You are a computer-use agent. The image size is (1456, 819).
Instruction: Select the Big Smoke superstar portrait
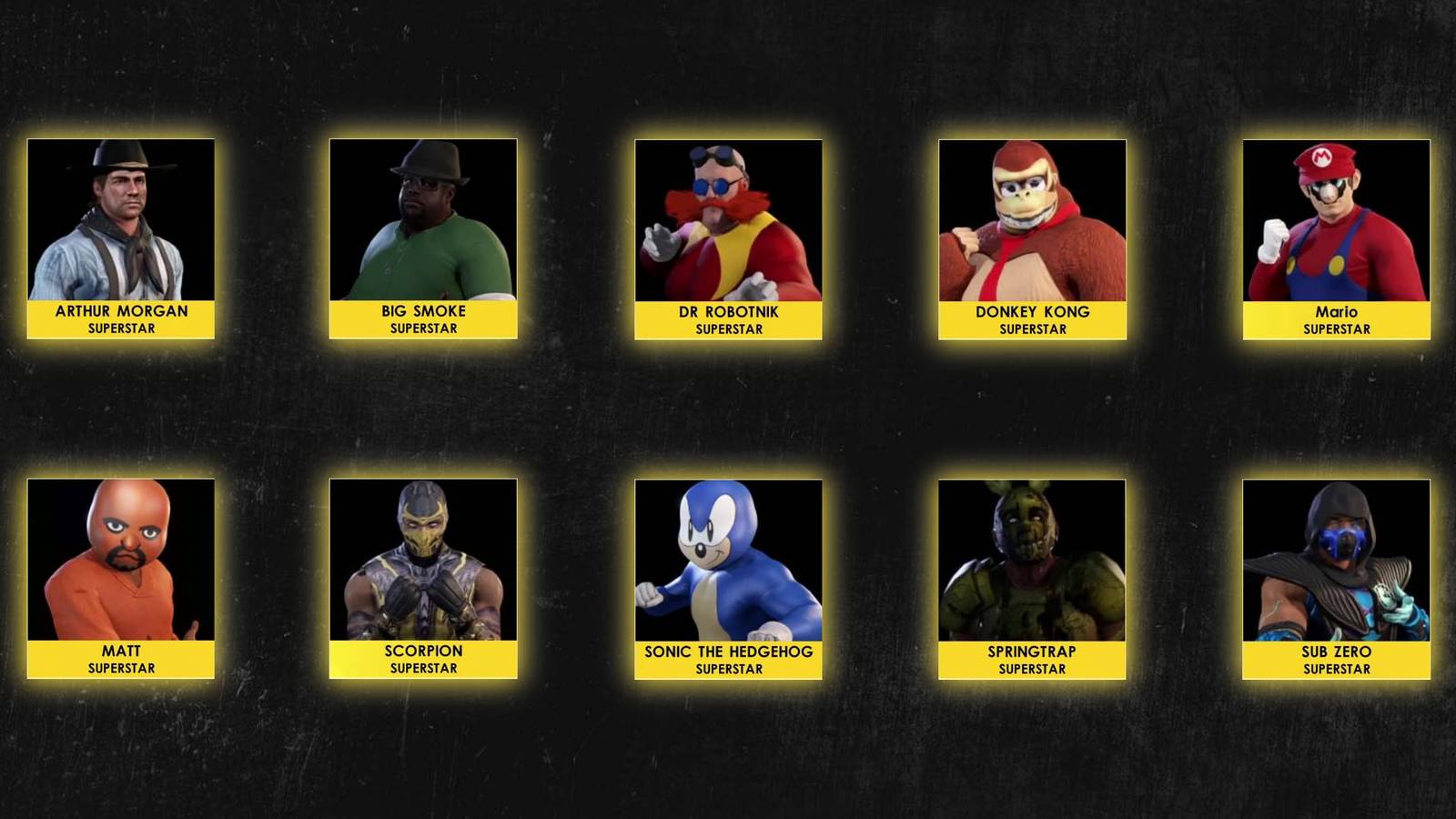(423, 218)
